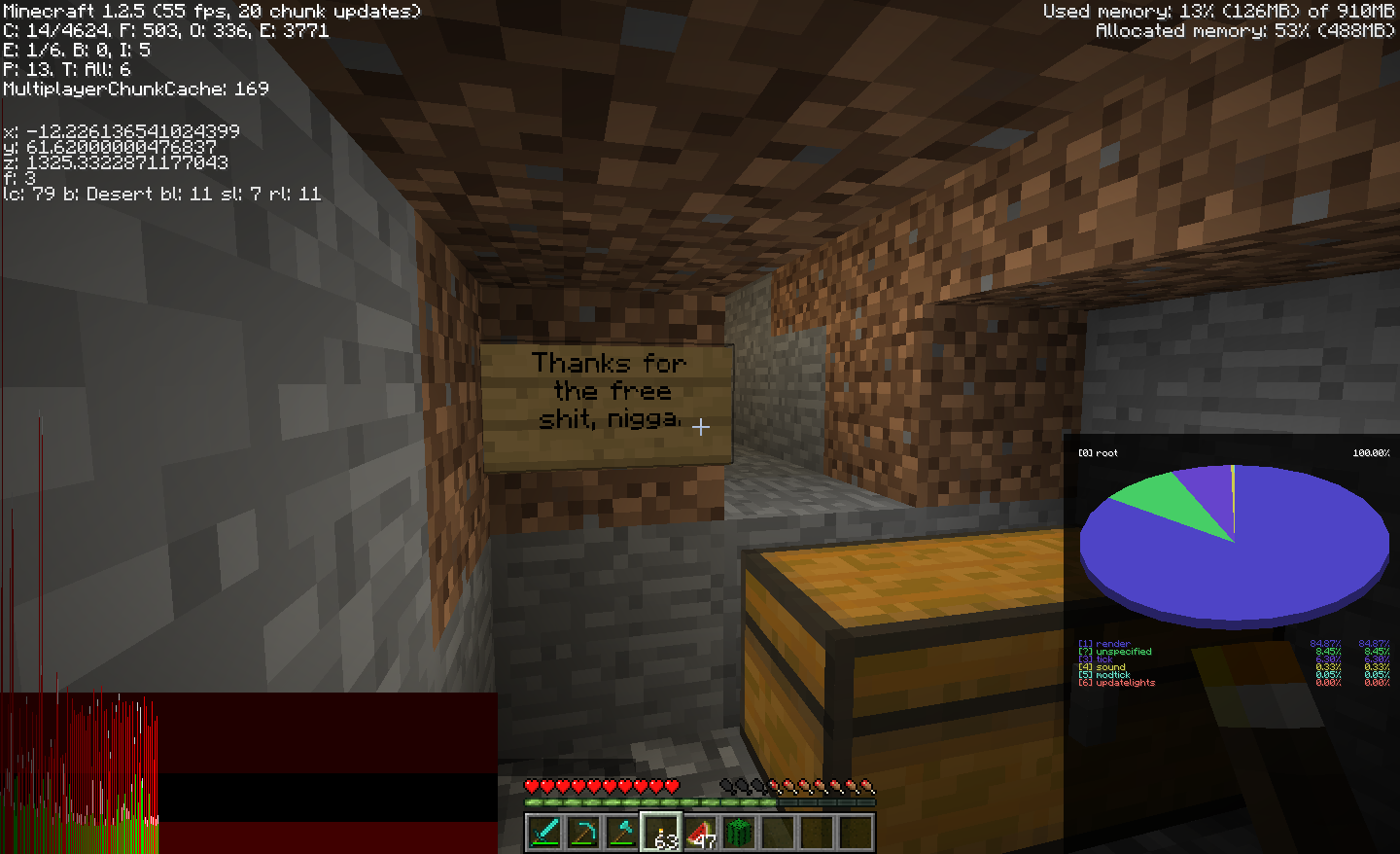Select the diamond pickaxe hotbar slot
This screenshot has height=854, width=1400.
583,833
